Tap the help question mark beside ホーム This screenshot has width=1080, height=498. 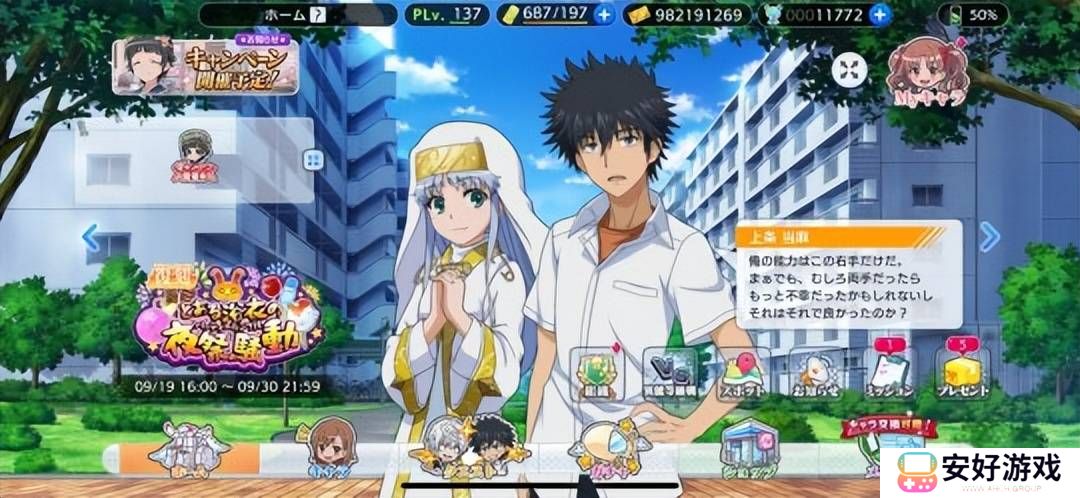(318, 14)
